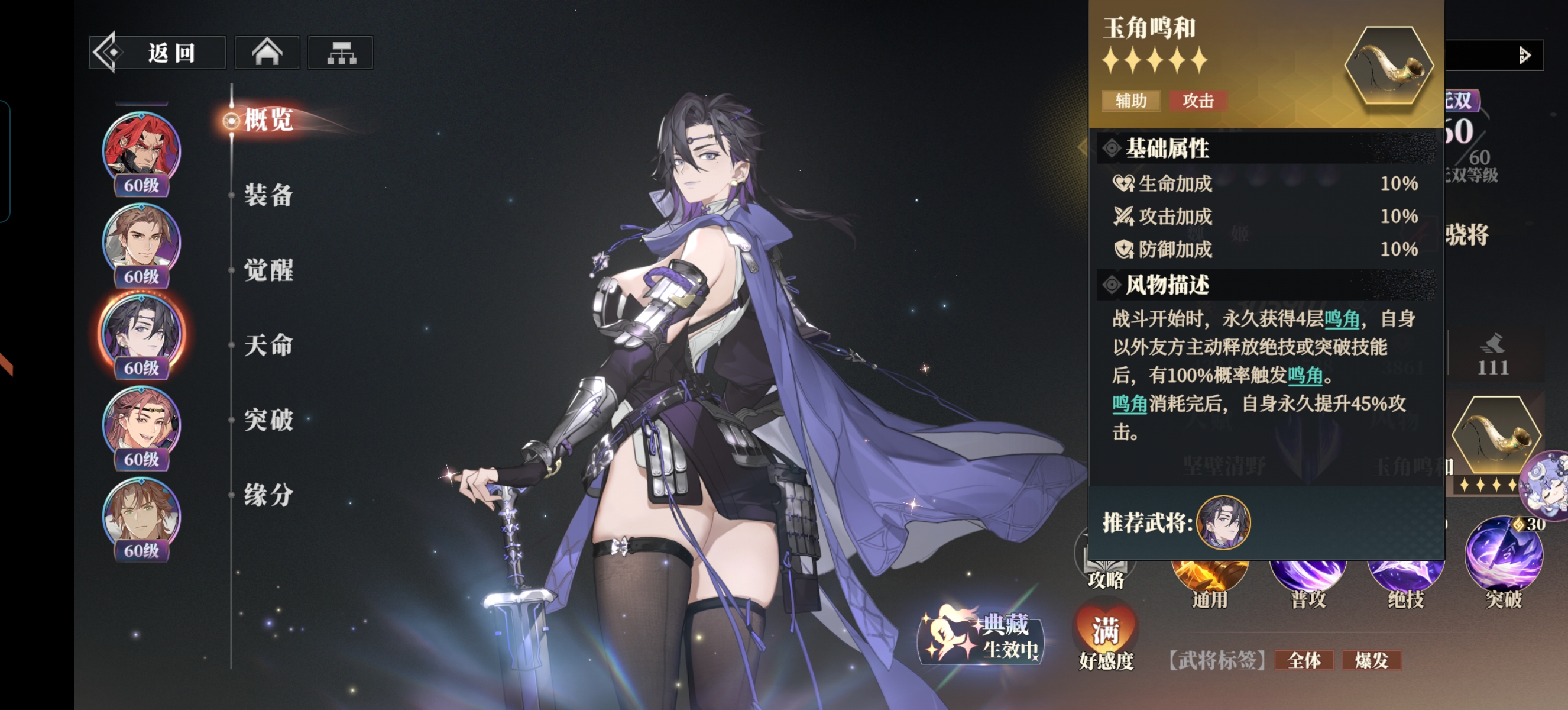Tap the 鸣角 keyword link in description

[x=1342, y=318]
